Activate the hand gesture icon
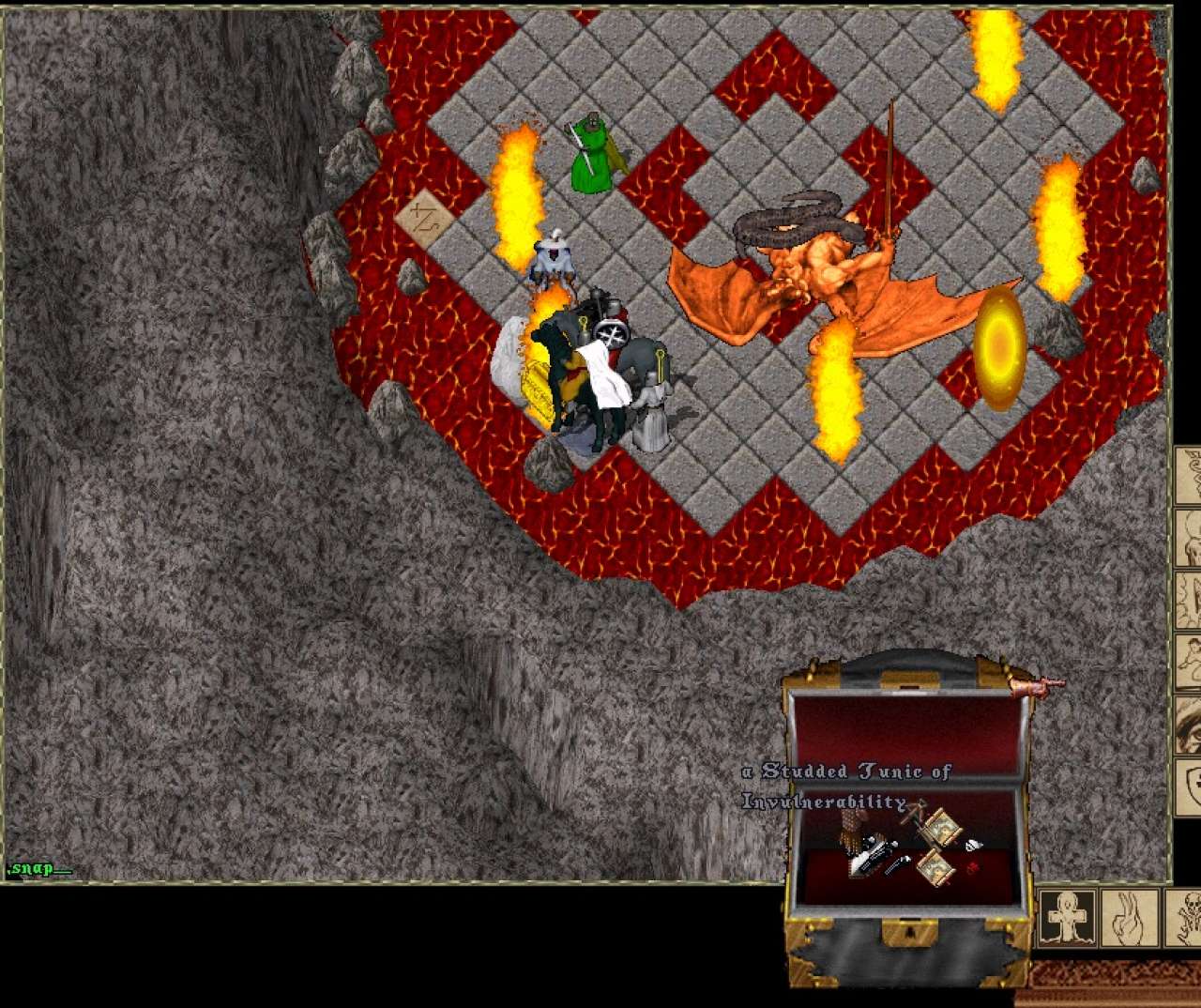This screenshot has height=1008, width=1201. (x=1129, y=917)
